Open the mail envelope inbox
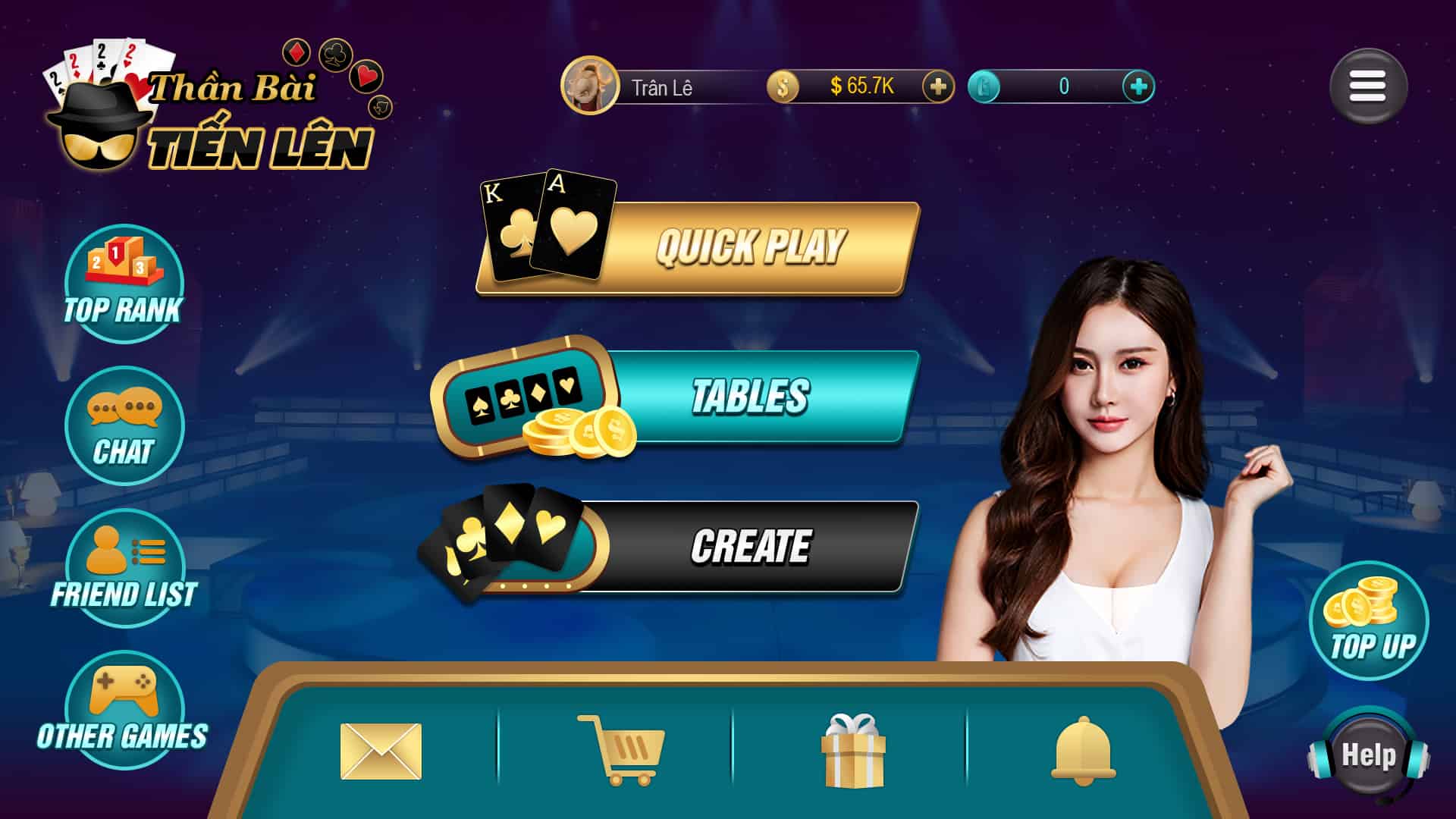 tap(381, 751)
